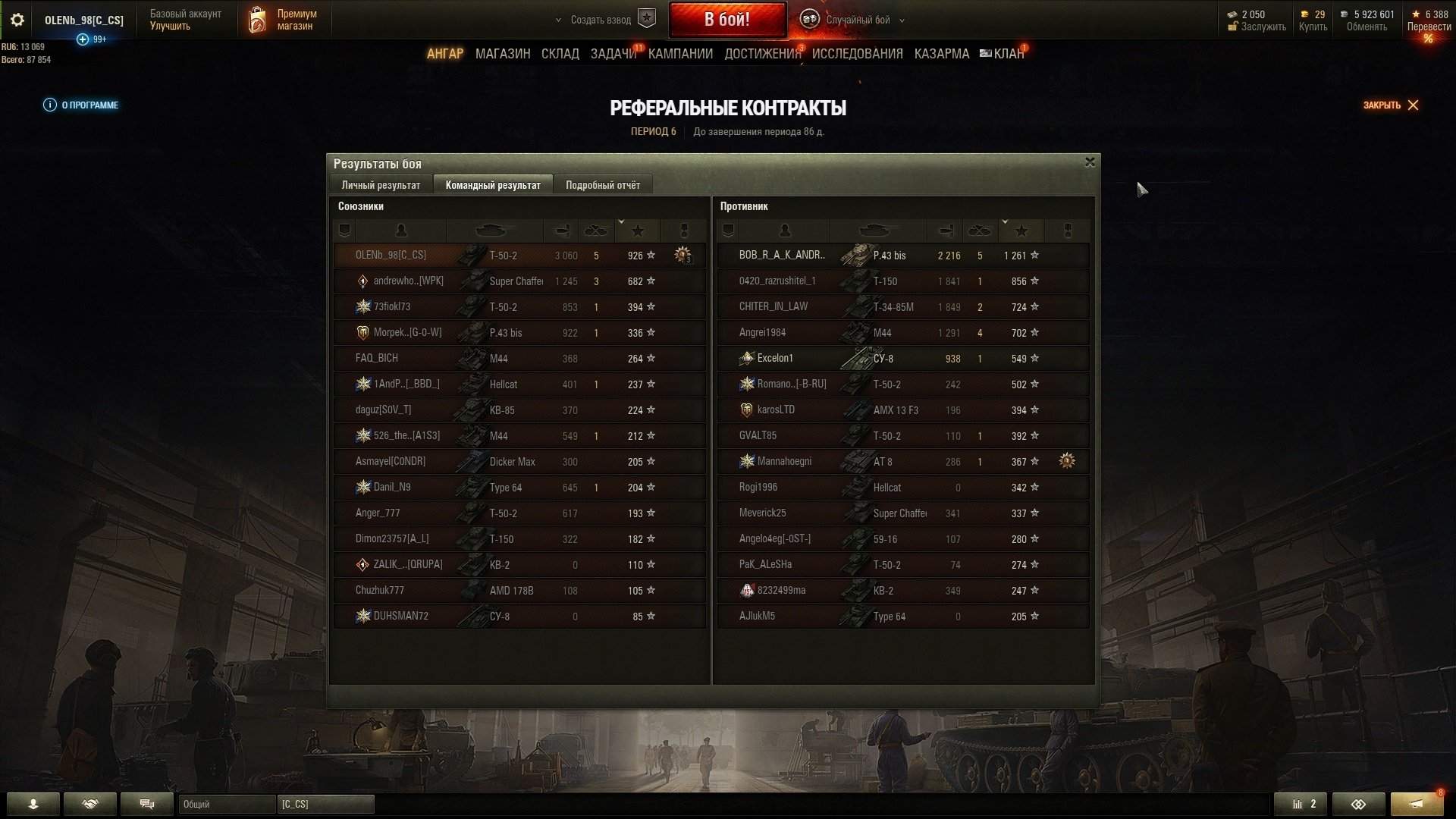Open the Премиум магазин

[284, 20]
